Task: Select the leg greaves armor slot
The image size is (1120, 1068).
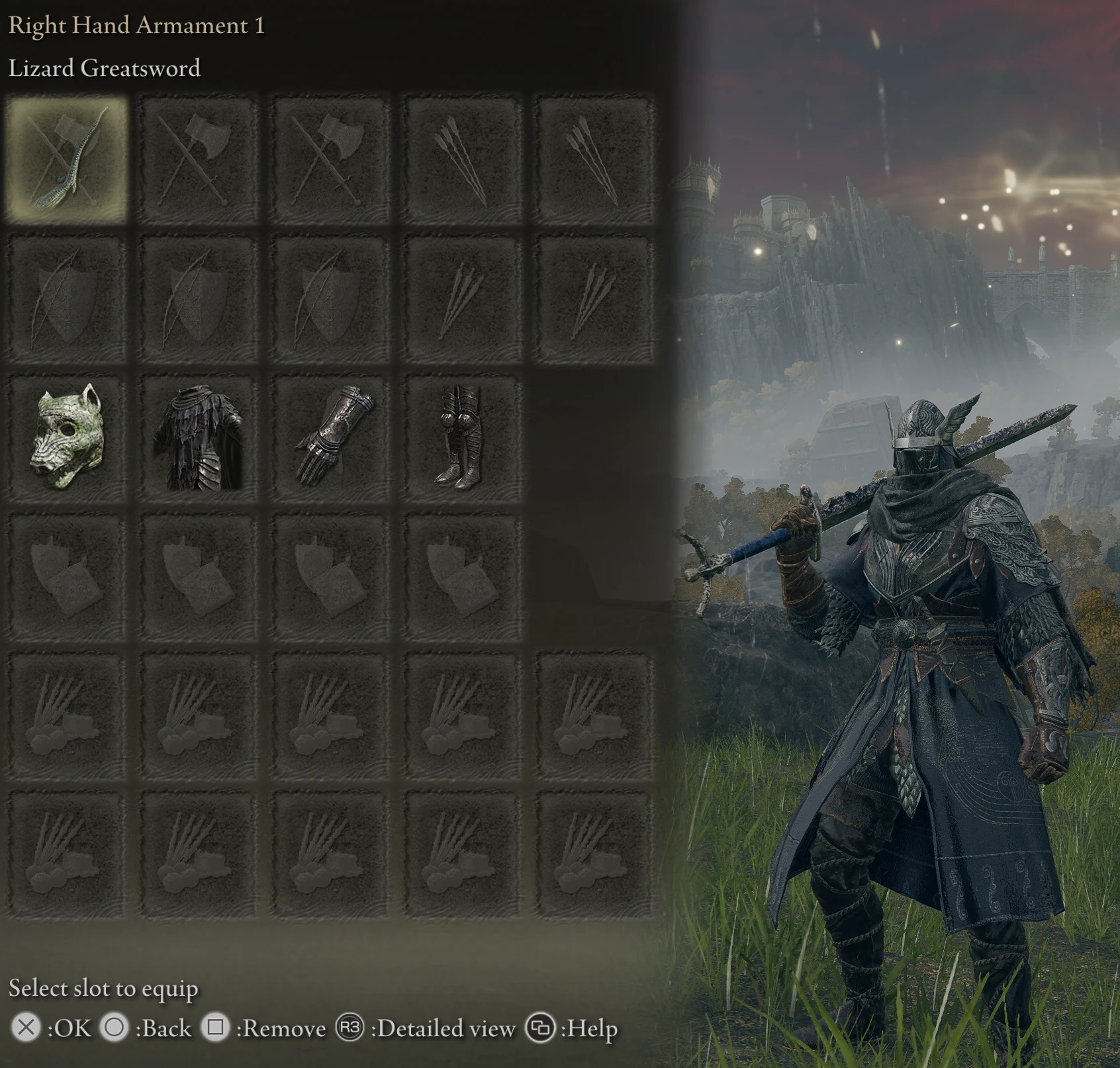Action: click(x=463, y=437)
